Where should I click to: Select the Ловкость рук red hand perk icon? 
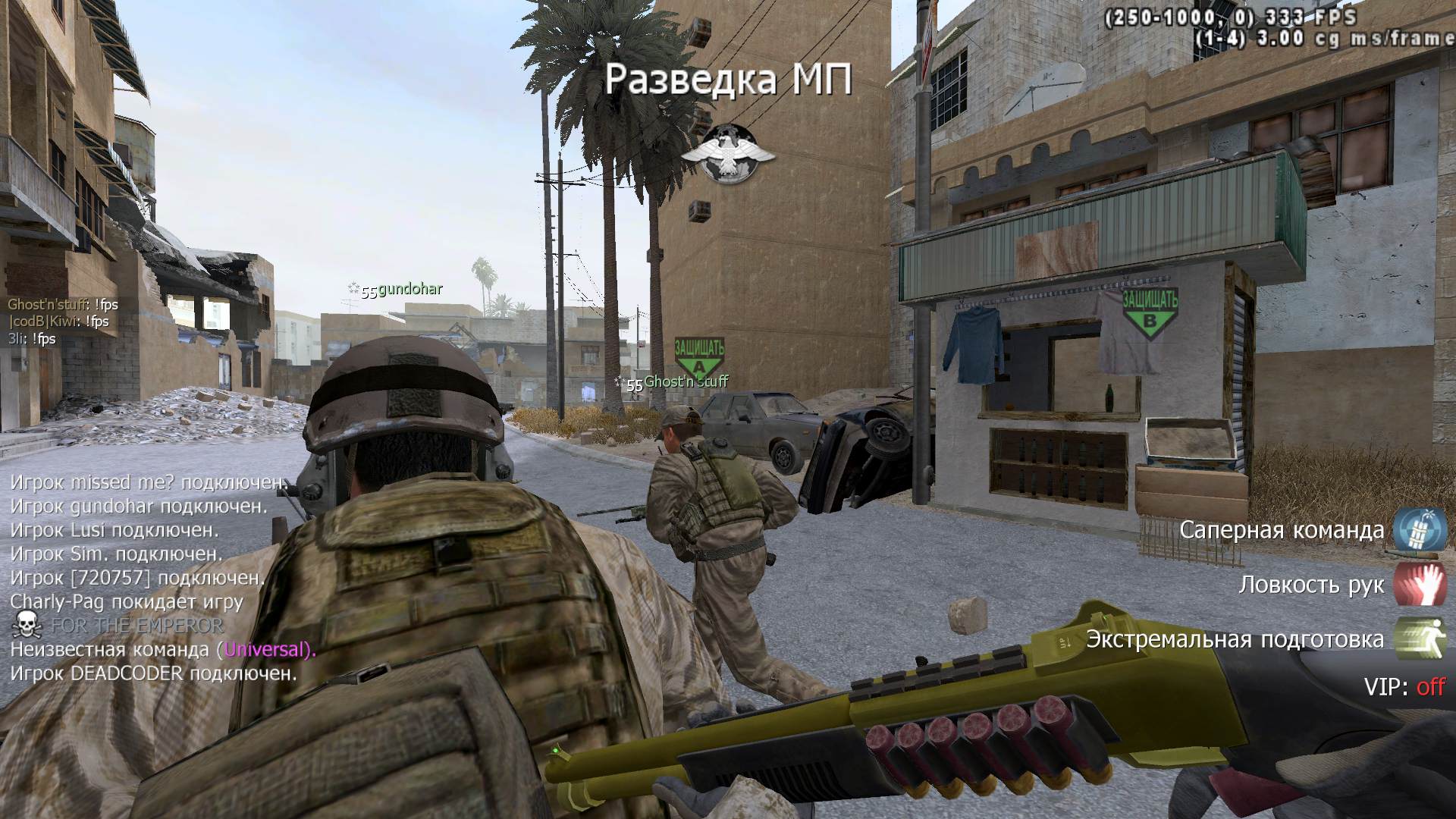[1420, 584]
